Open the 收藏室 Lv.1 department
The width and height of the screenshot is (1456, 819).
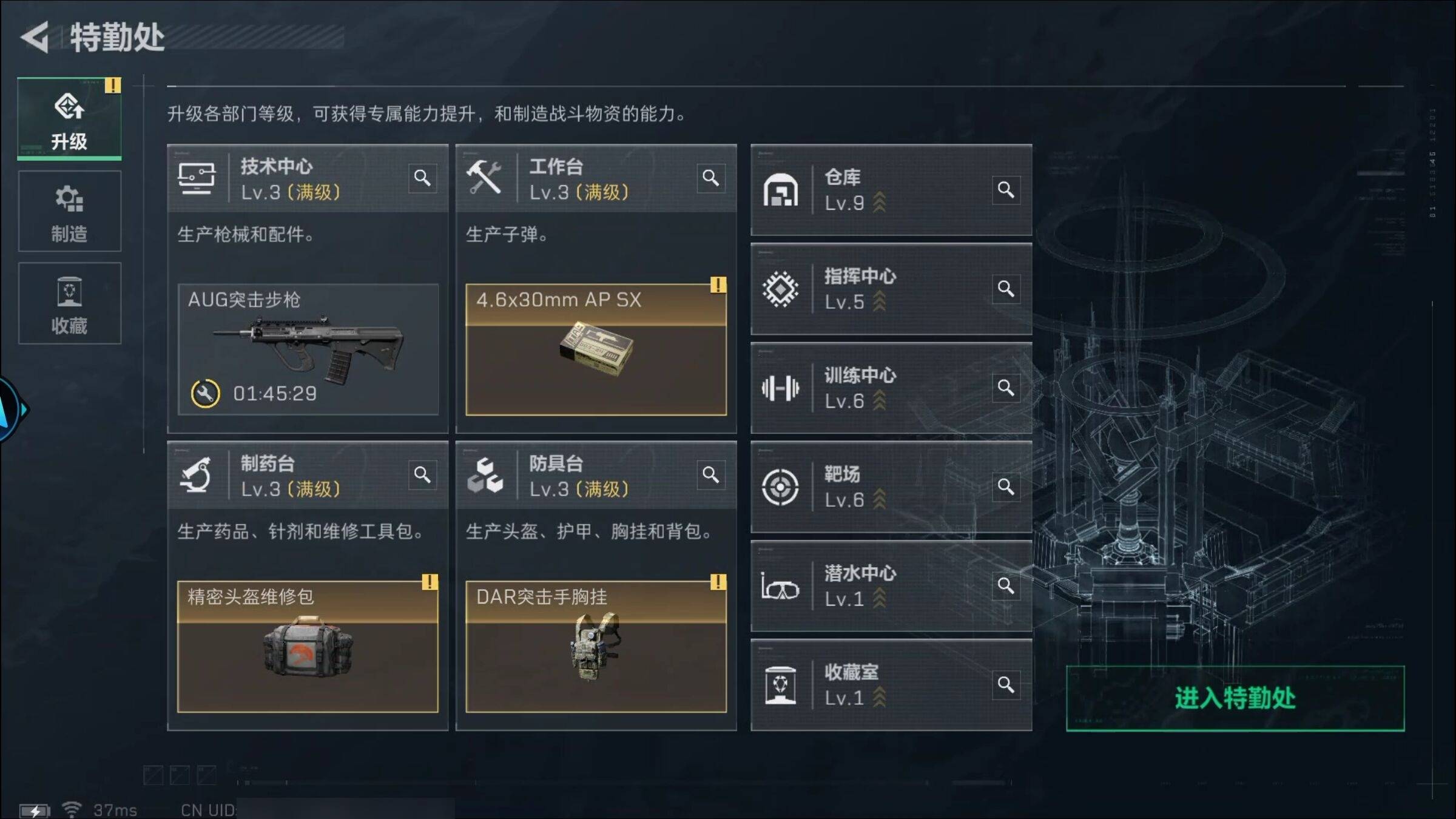pos(891,685)
